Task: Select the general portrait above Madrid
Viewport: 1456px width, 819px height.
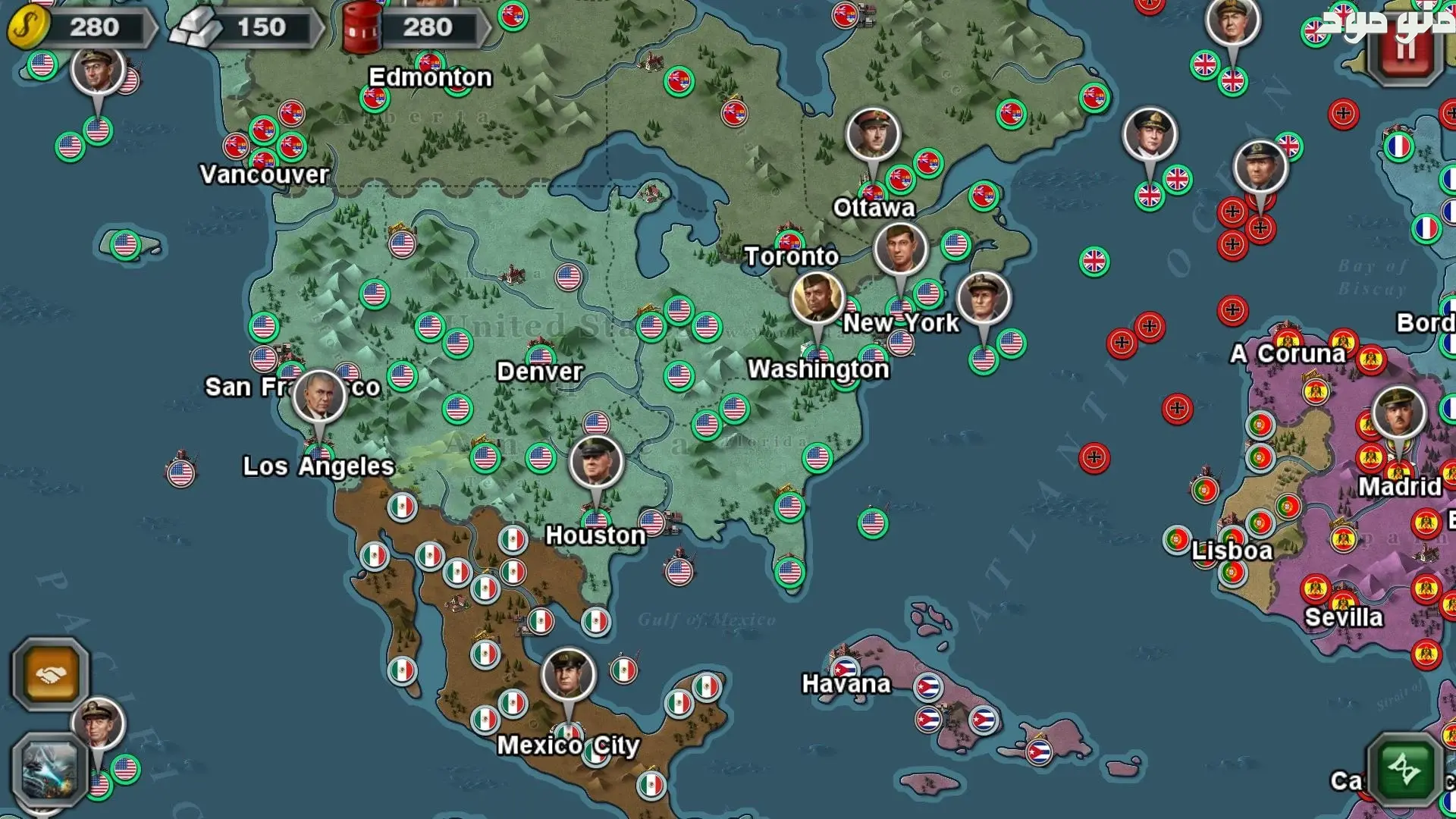Action: click(1398, 413)
